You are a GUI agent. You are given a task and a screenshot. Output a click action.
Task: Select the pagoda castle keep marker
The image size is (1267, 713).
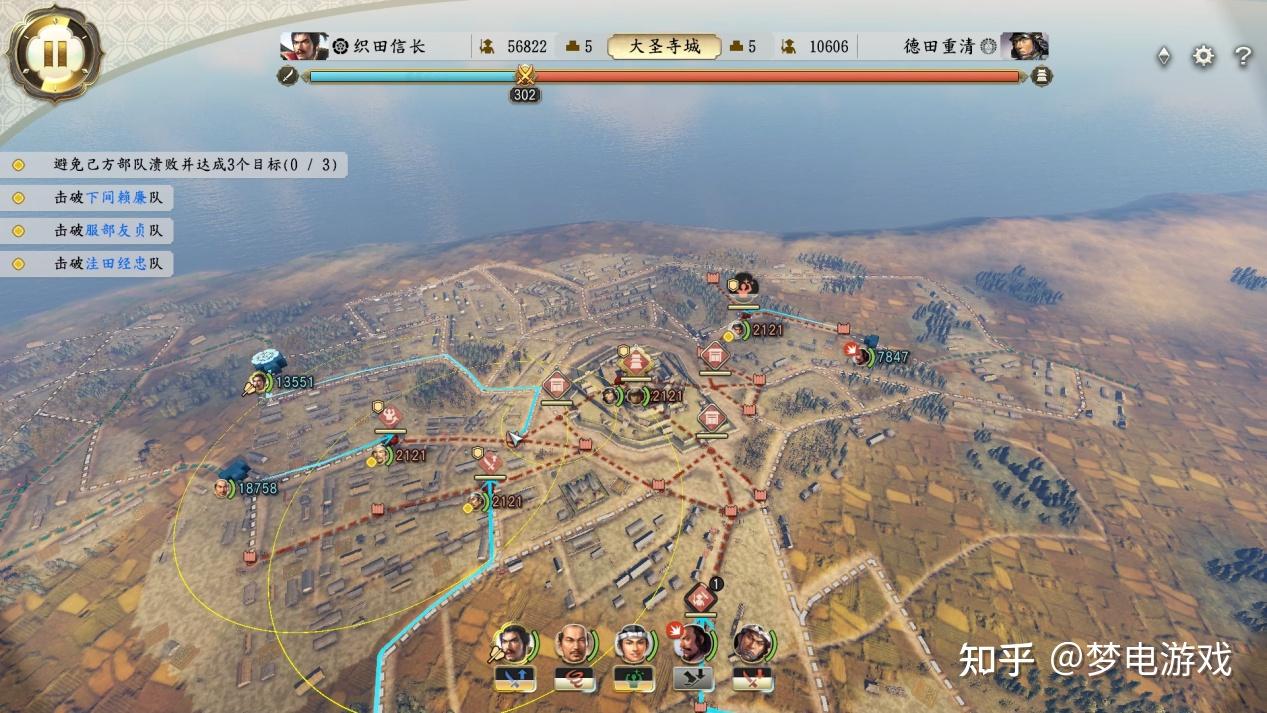[637, 361]
